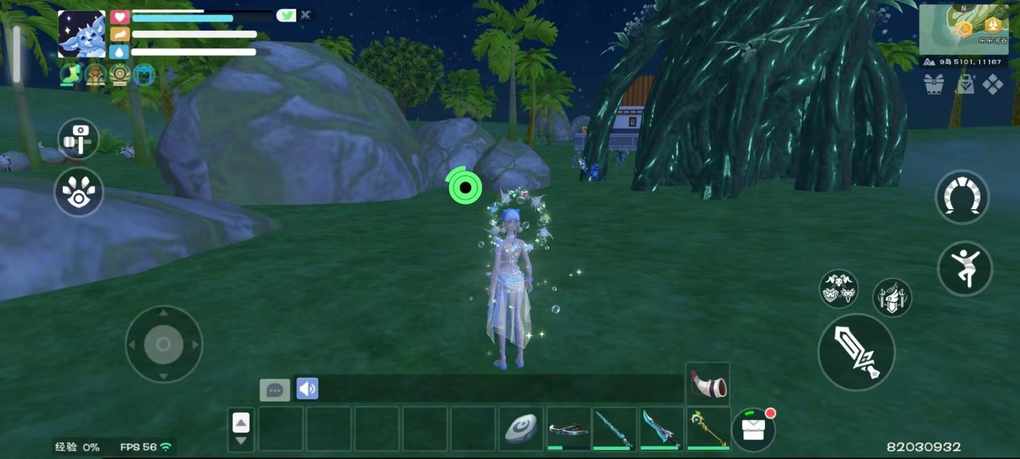
Task: Select the golden staff hotbar slot
Action: [x=708, y=428]
